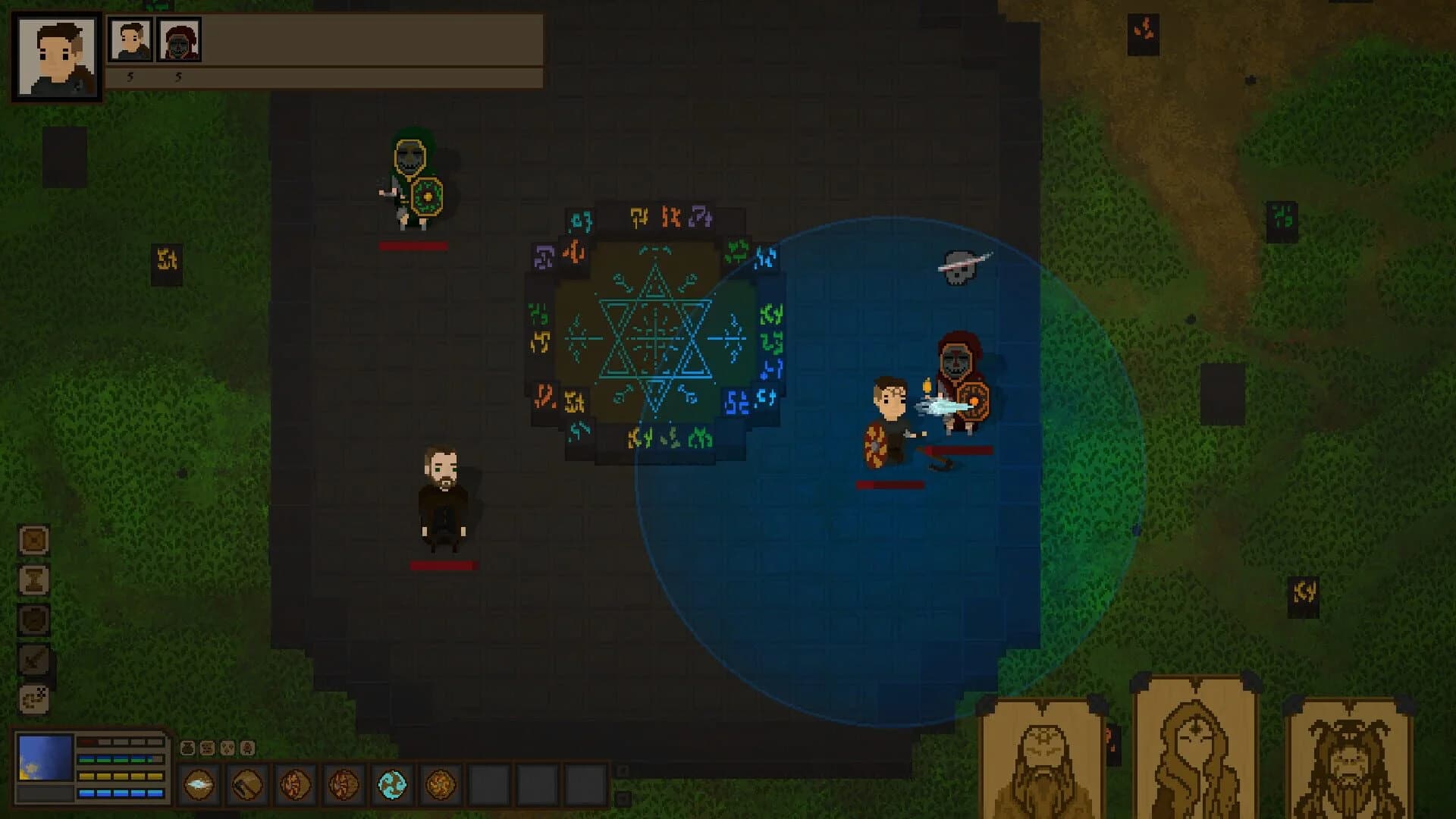Toggle the animal tracks sidebar icon

click(33, 698)
